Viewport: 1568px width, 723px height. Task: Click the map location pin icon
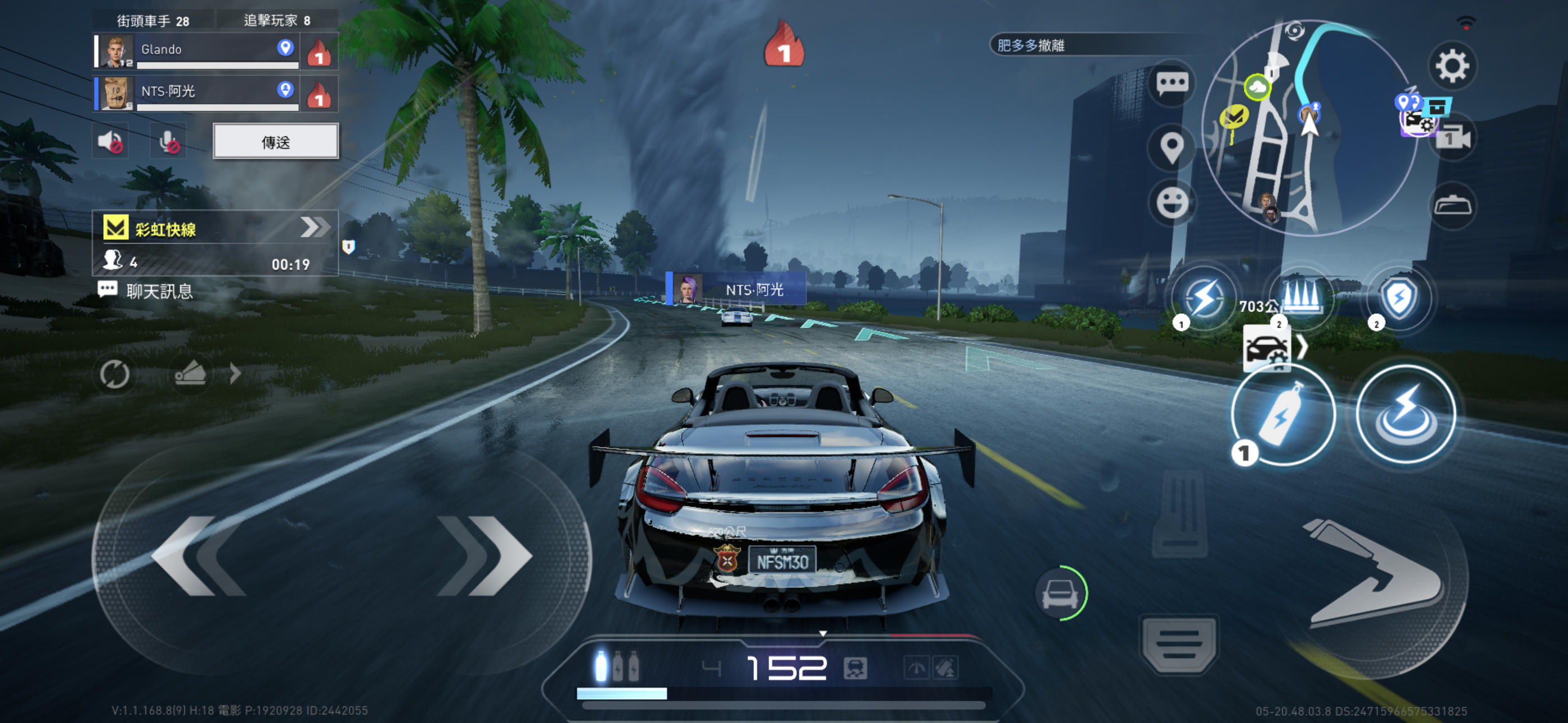pyautogui.click(x=1172, y=147)
